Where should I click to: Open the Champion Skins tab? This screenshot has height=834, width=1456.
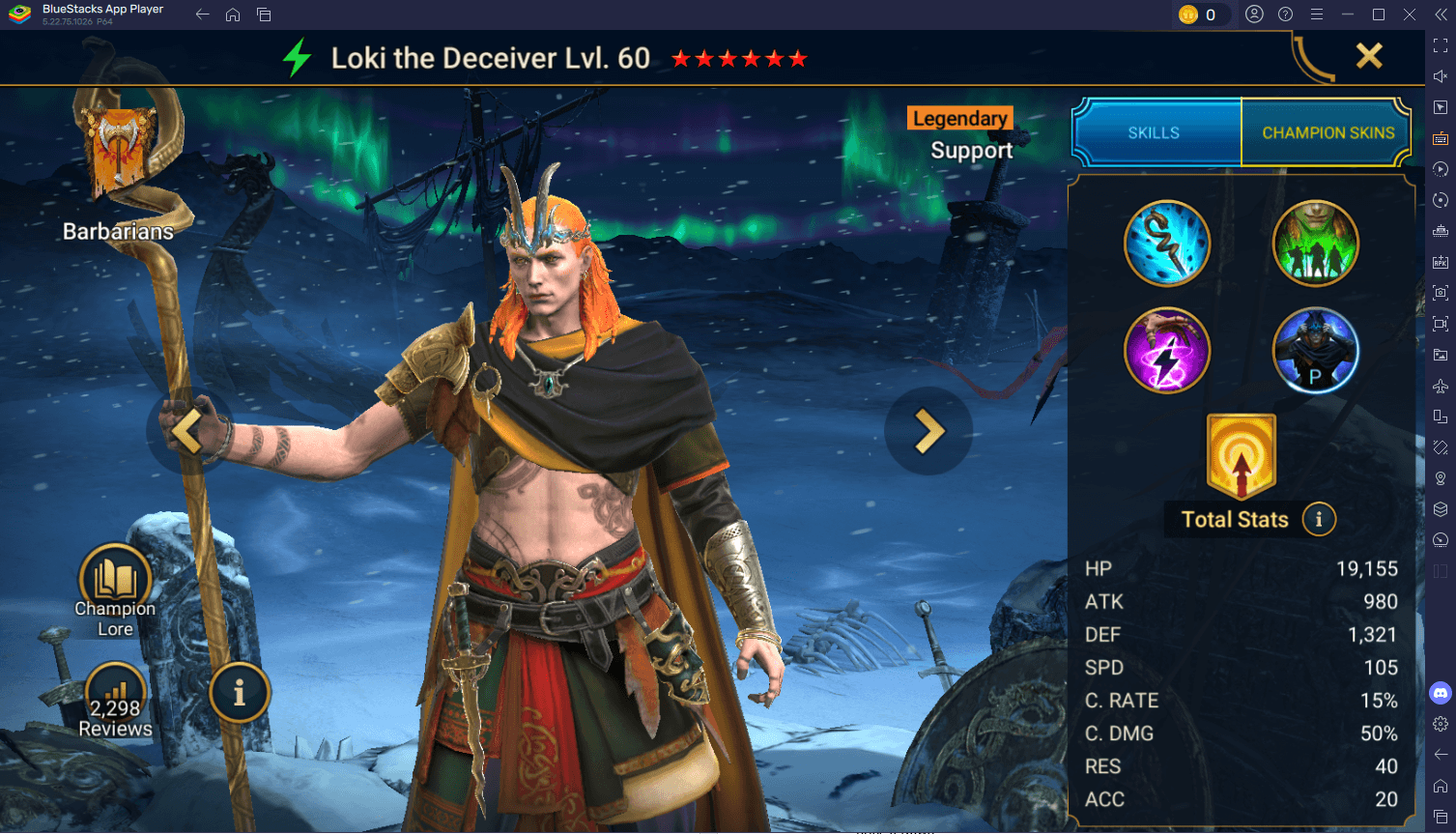point(1328,132)
